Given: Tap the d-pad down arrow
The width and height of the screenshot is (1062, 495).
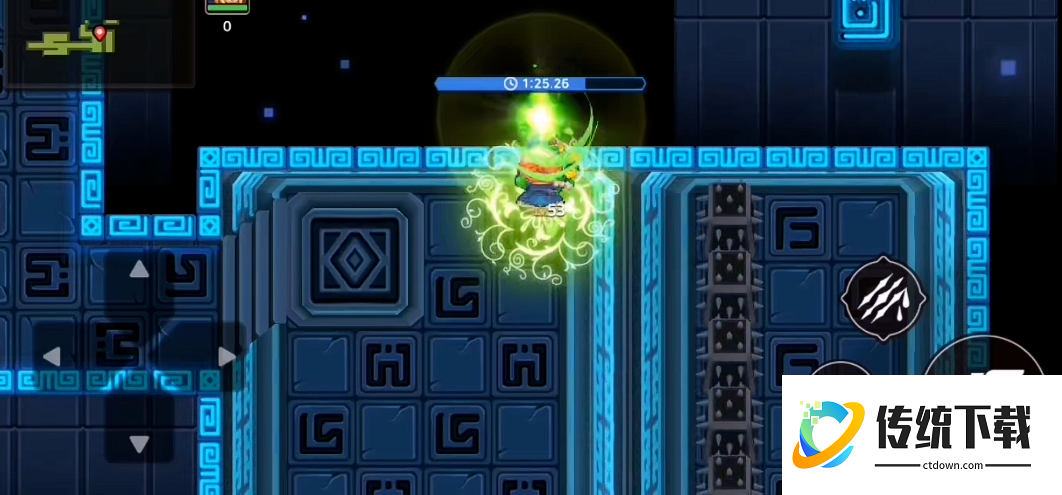Looking at the screenshot, I should point(139,444).
